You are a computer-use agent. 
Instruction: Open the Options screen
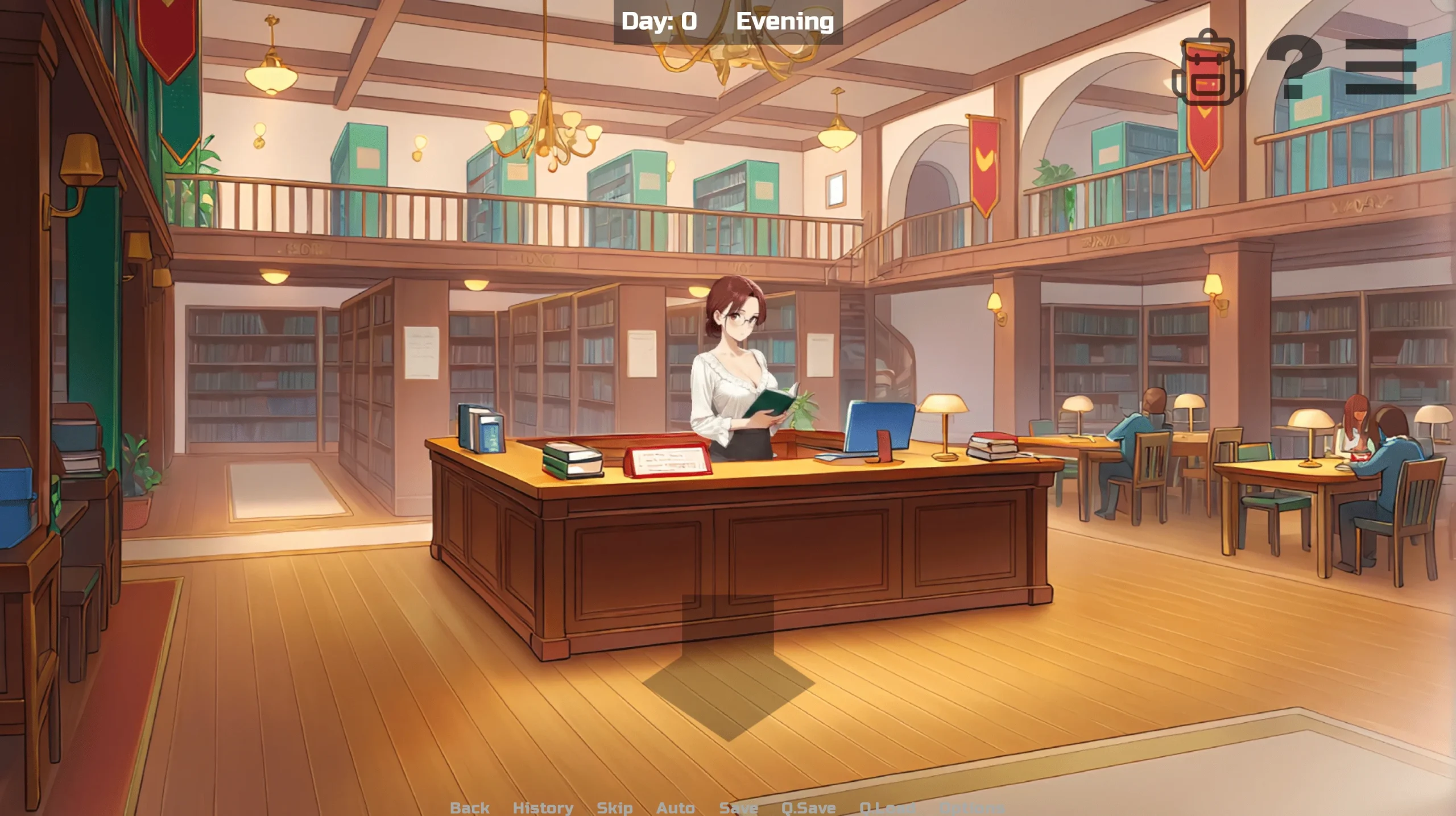(971, 807)
